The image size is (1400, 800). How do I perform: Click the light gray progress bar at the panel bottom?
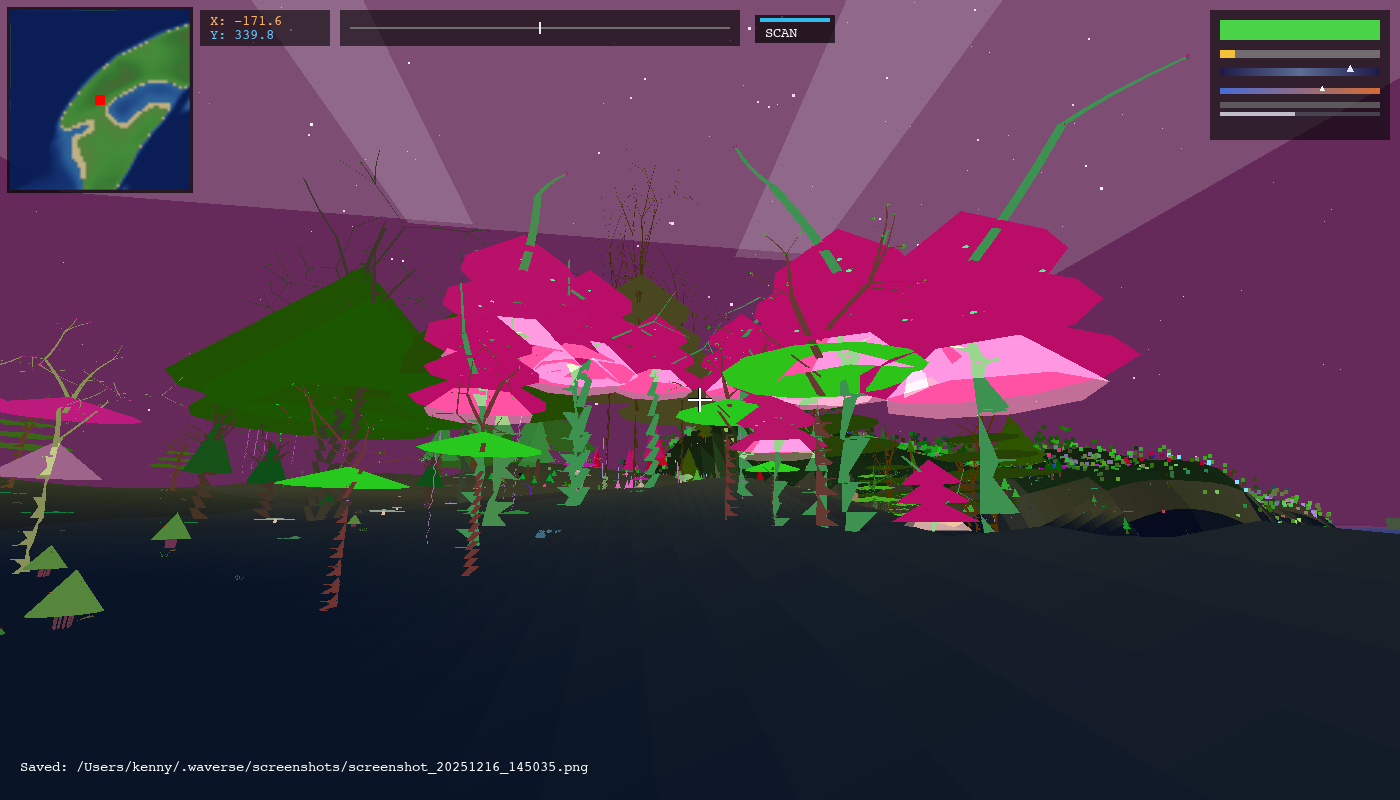click(x=1255, y=113)
